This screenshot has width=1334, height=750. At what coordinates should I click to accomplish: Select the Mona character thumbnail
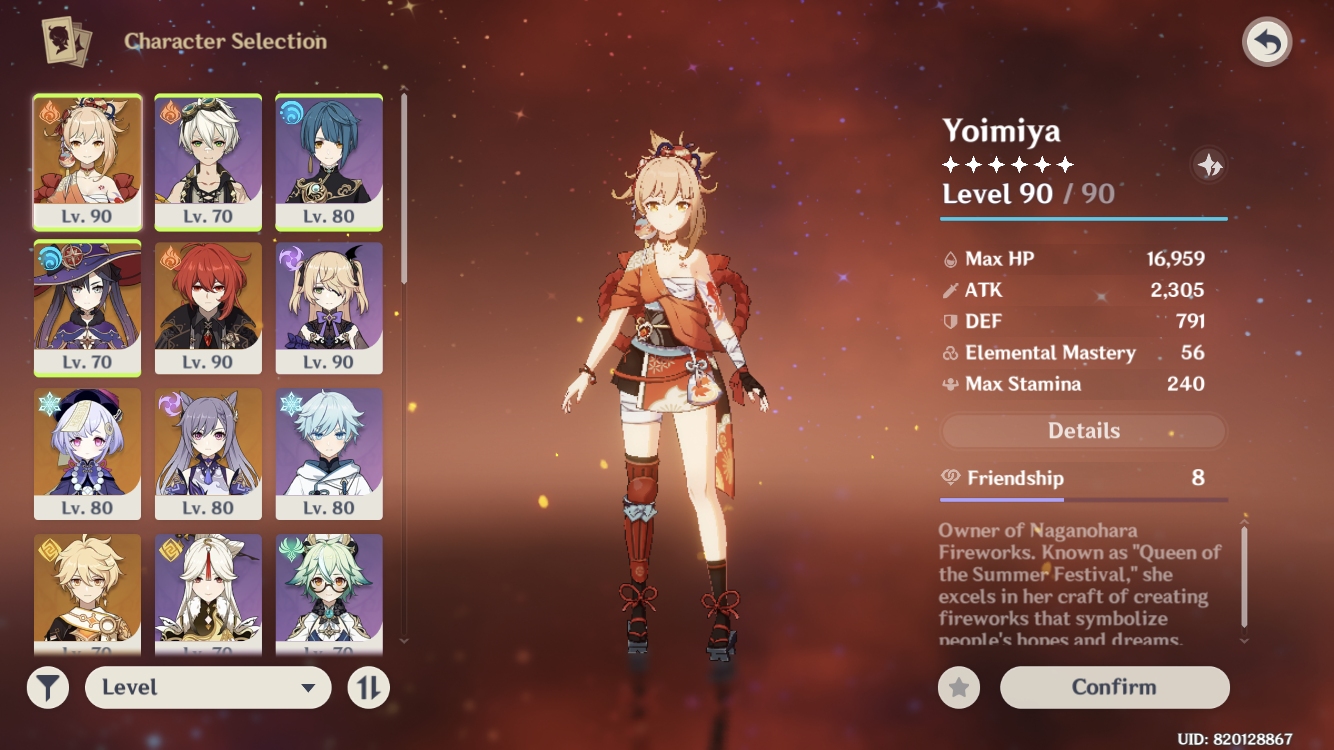pyautogui.click(x=87, y=300)
